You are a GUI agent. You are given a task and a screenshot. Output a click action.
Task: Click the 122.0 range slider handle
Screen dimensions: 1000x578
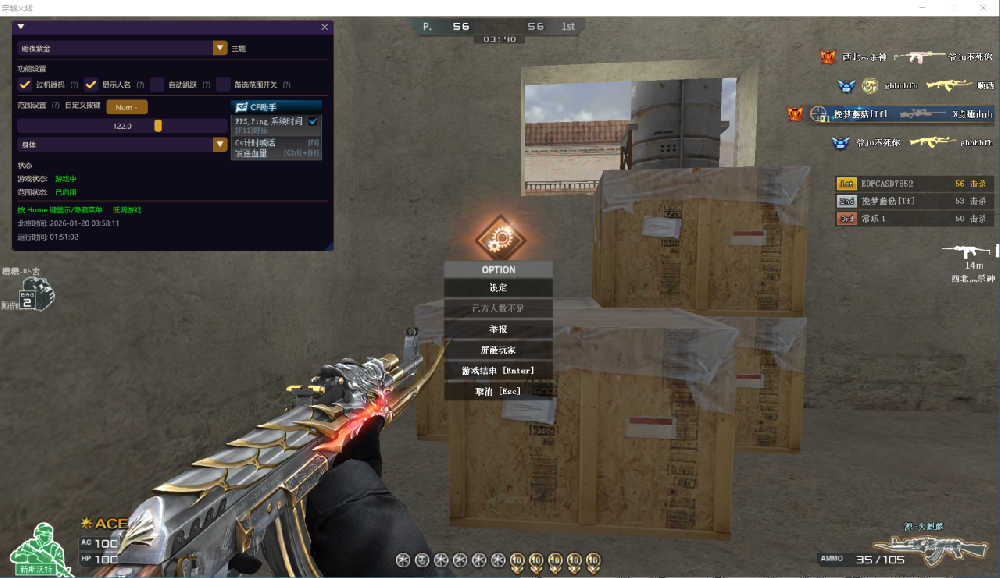[x=158, y=125]
